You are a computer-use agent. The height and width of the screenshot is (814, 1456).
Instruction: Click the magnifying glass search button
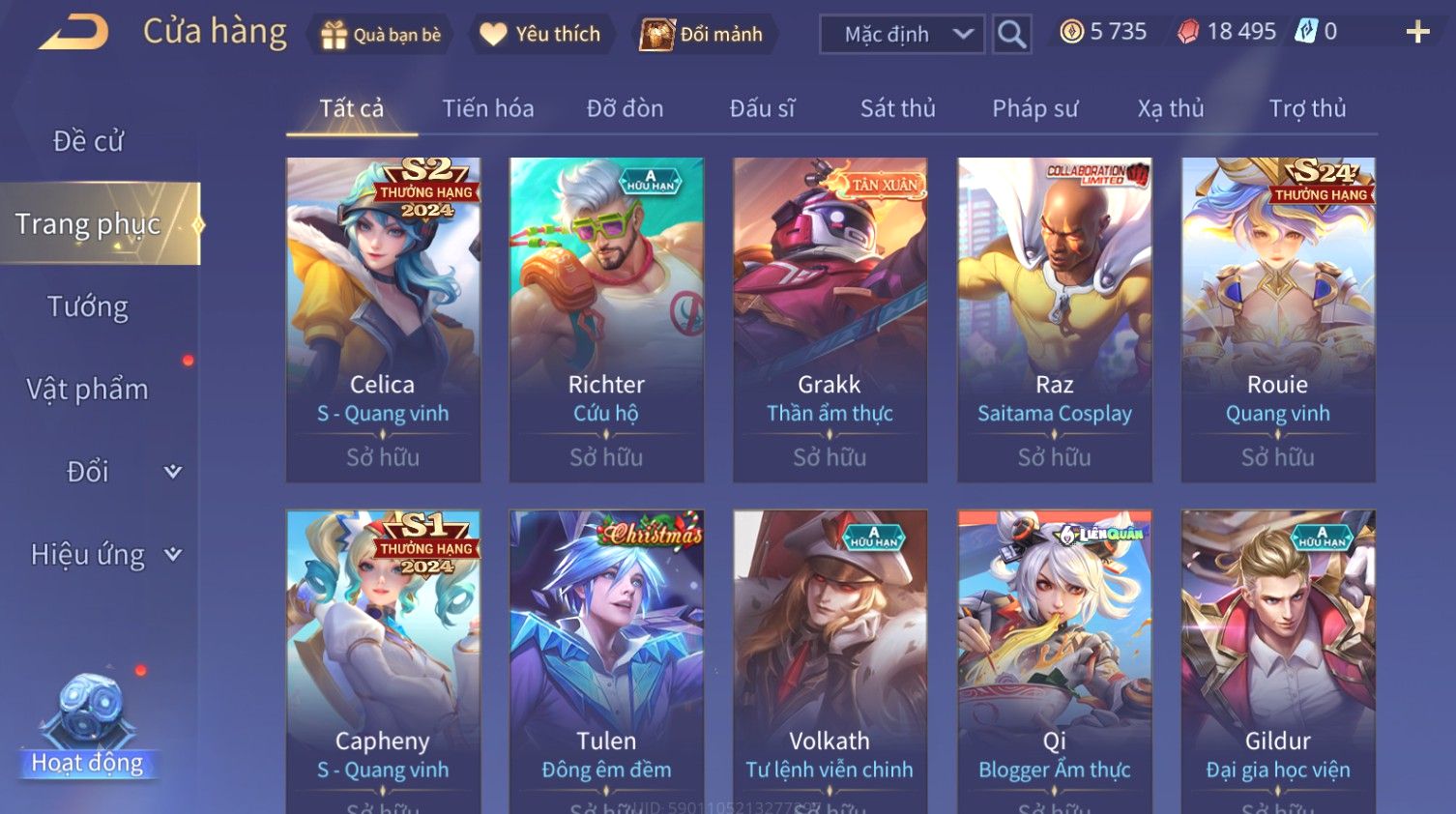click(1011, 35)
